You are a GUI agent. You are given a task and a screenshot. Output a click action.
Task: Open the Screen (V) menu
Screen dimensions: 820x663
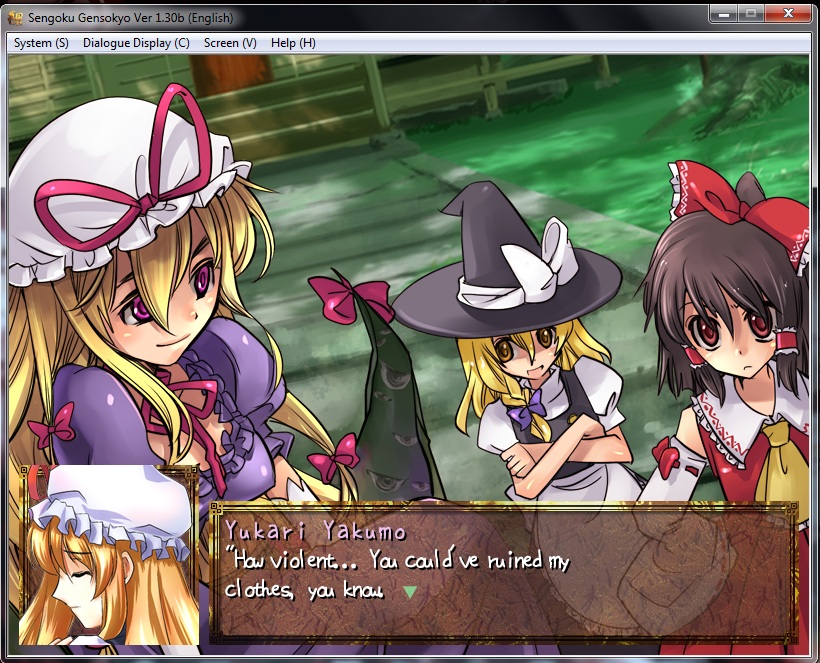[x=230, y=43]
